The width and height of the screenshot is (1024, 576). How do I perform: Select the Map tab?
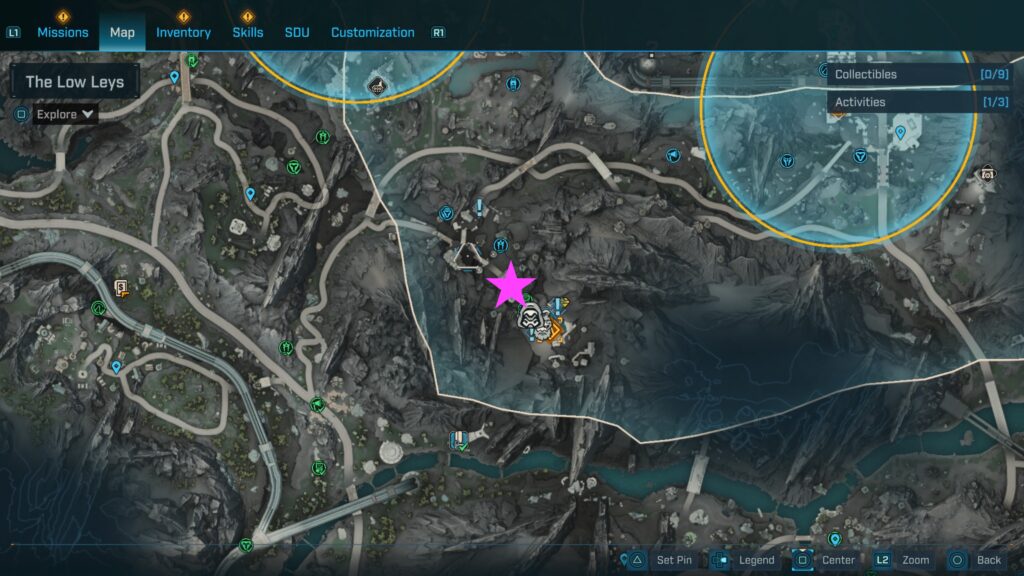[122, 32]
